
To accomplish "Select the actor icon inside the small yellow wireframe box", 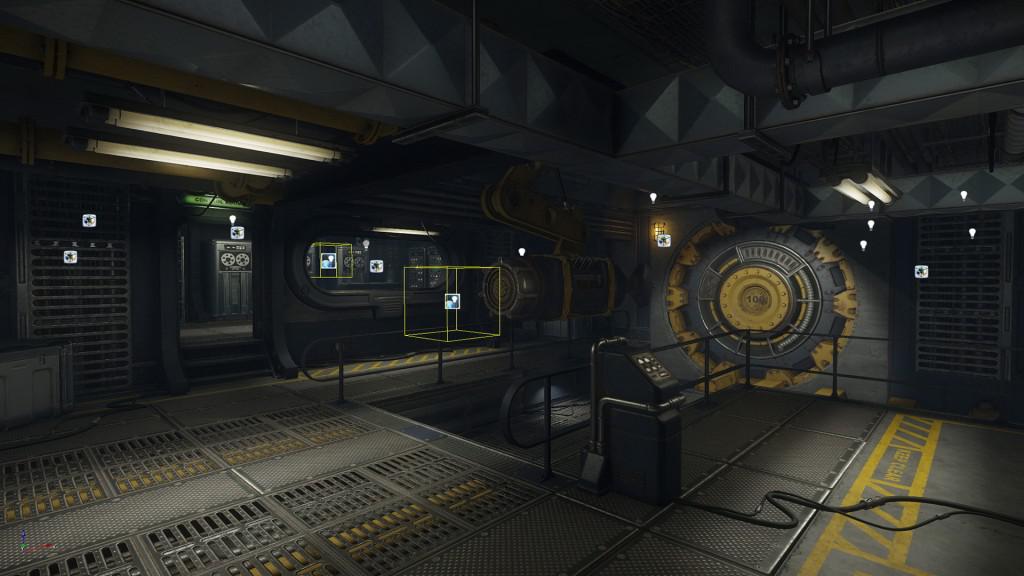I will pyautogui.click(x=328, y=262).
